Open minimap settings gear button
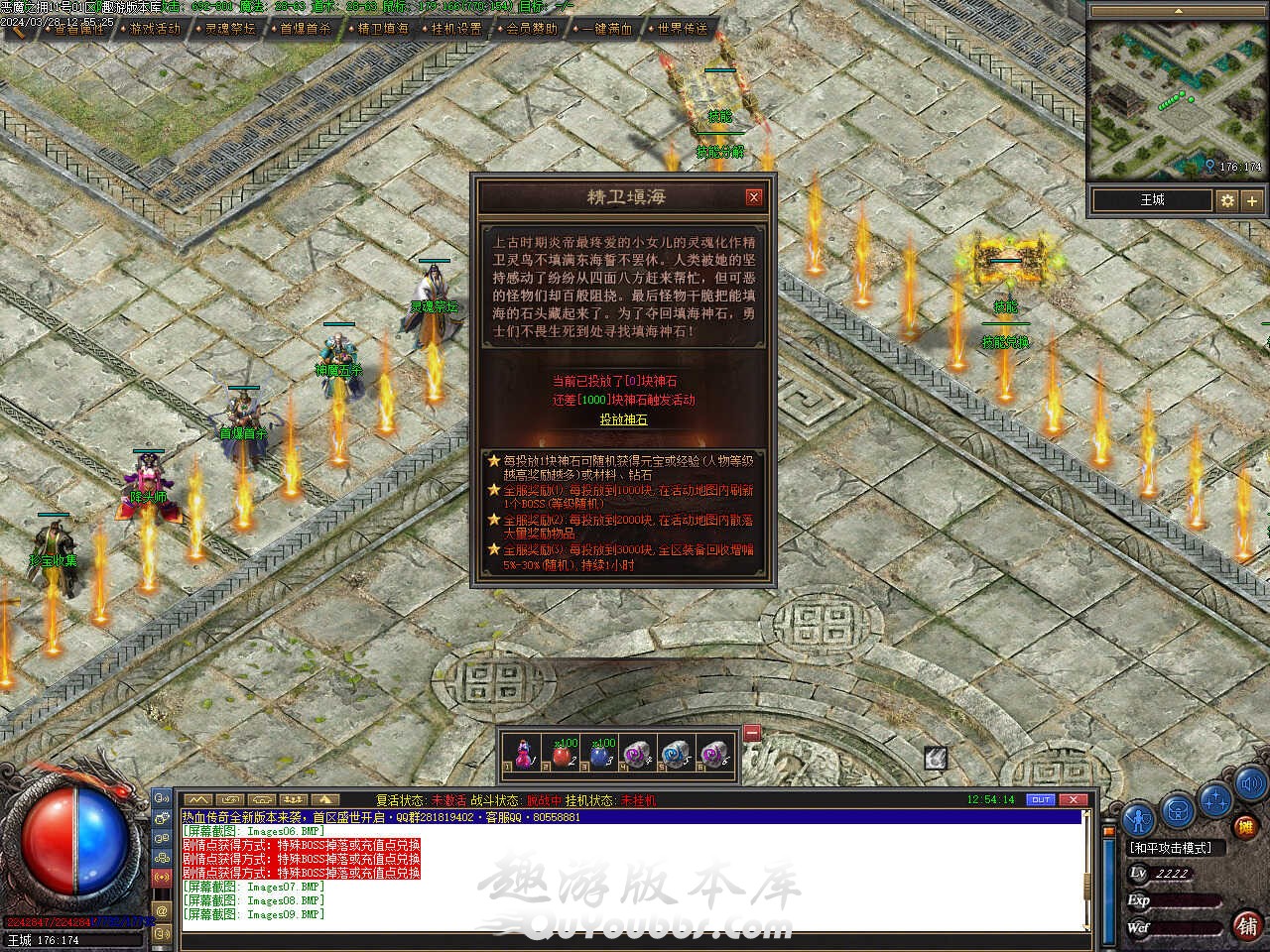 click(1227, 200)
